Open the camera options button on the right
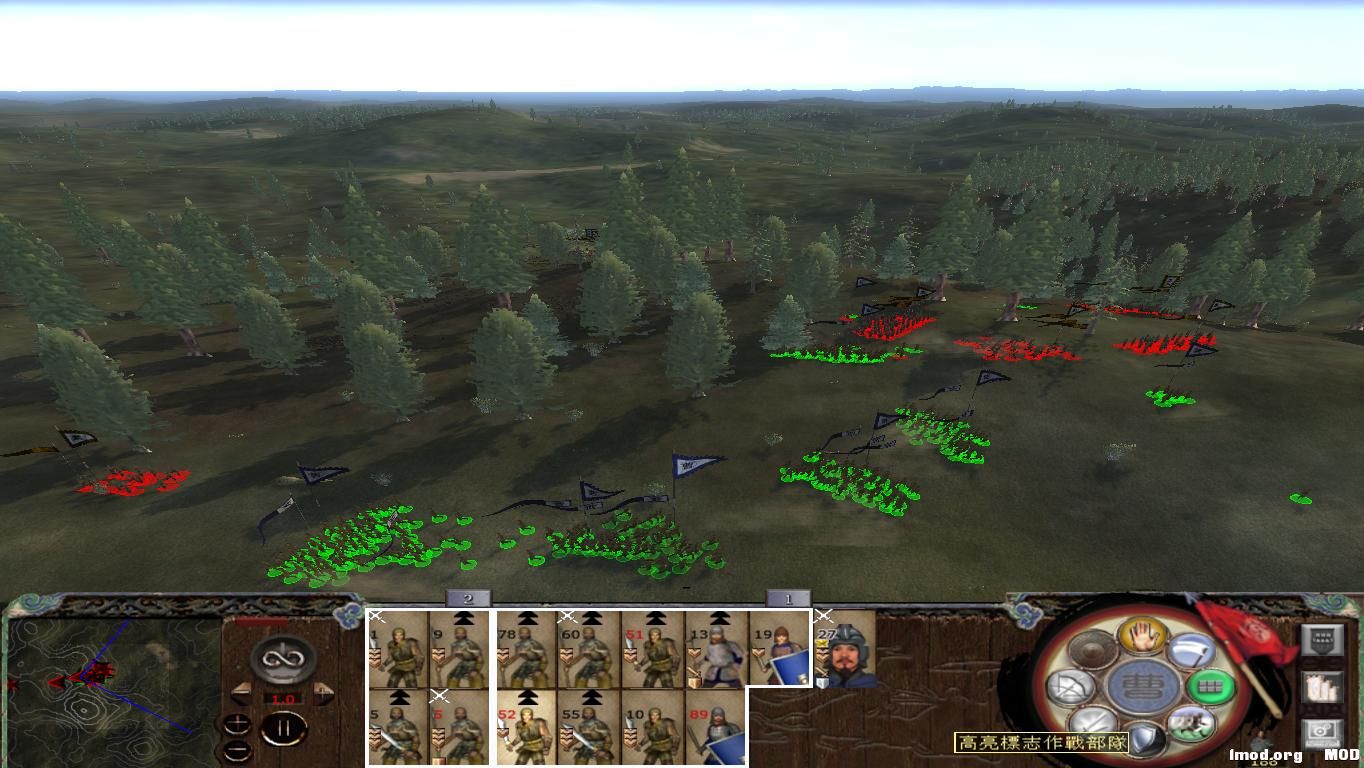The image size is (1364, 768). (x=1325, y=735)
